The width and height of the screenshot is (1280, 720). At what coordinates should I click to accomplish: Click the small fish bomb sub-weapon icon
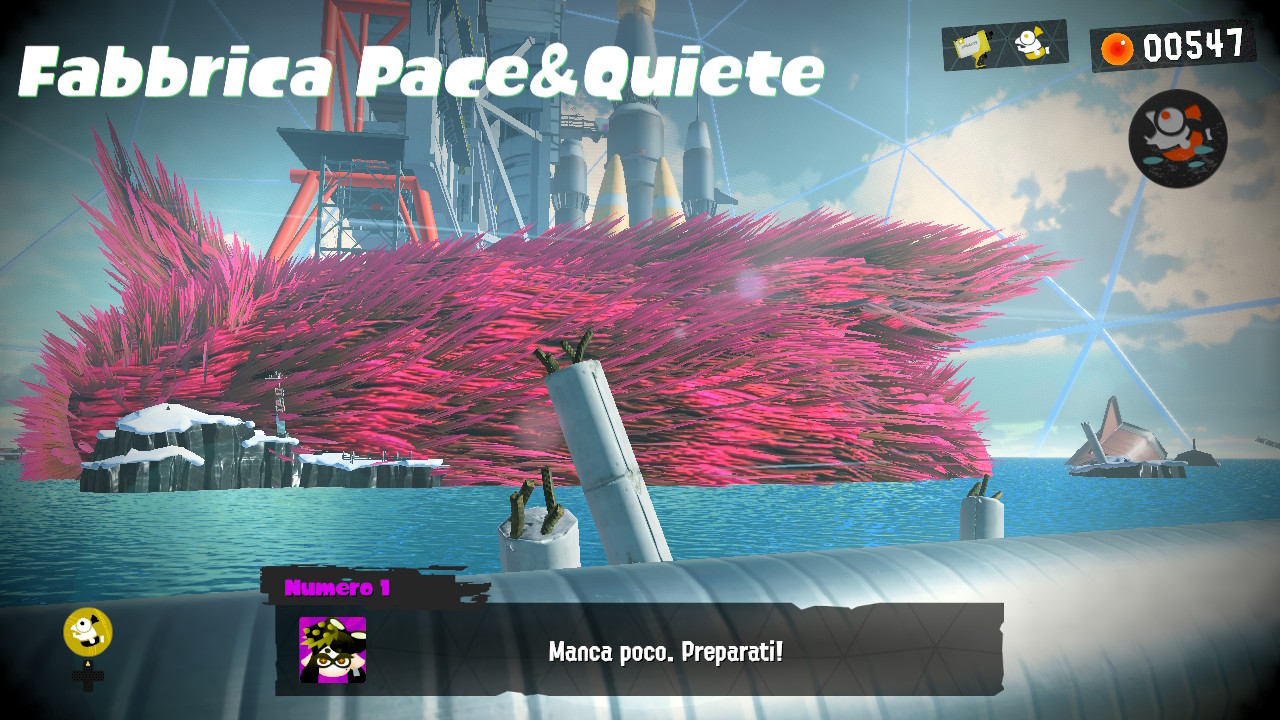(x=1030, y=42)
